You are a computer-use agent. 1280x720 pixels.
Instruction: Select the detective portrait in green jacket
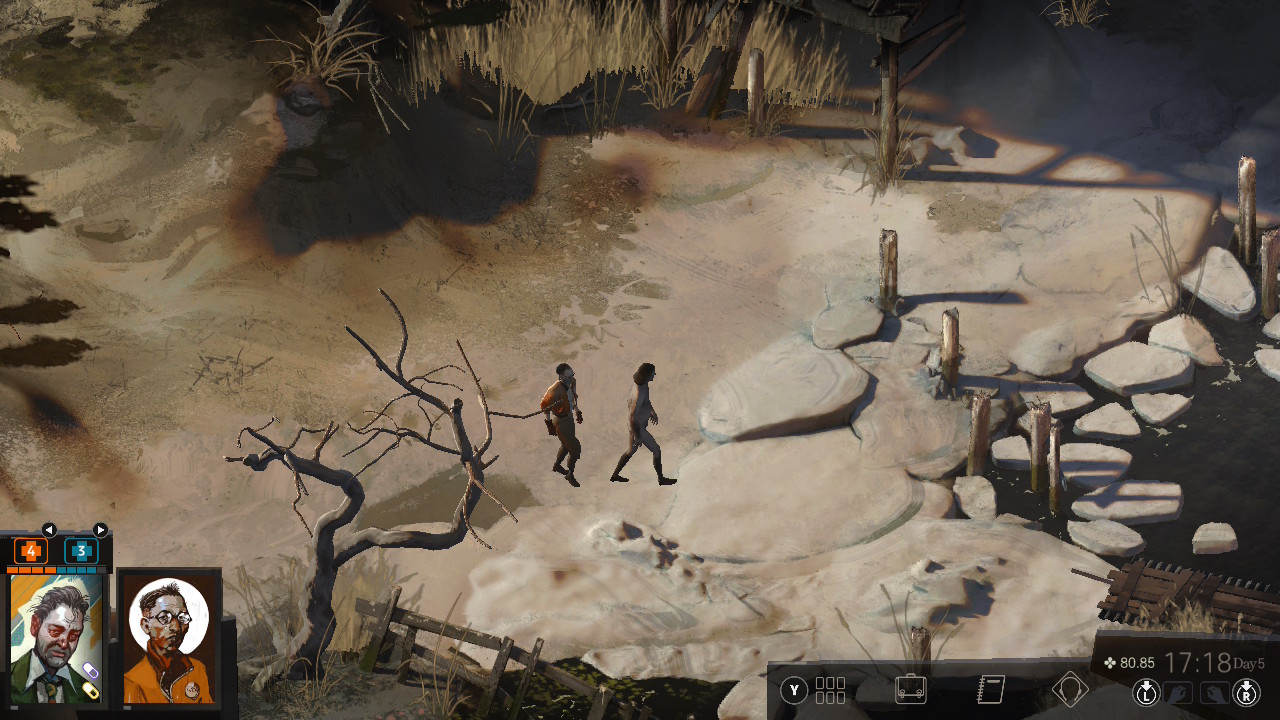(x=56, y=638)
